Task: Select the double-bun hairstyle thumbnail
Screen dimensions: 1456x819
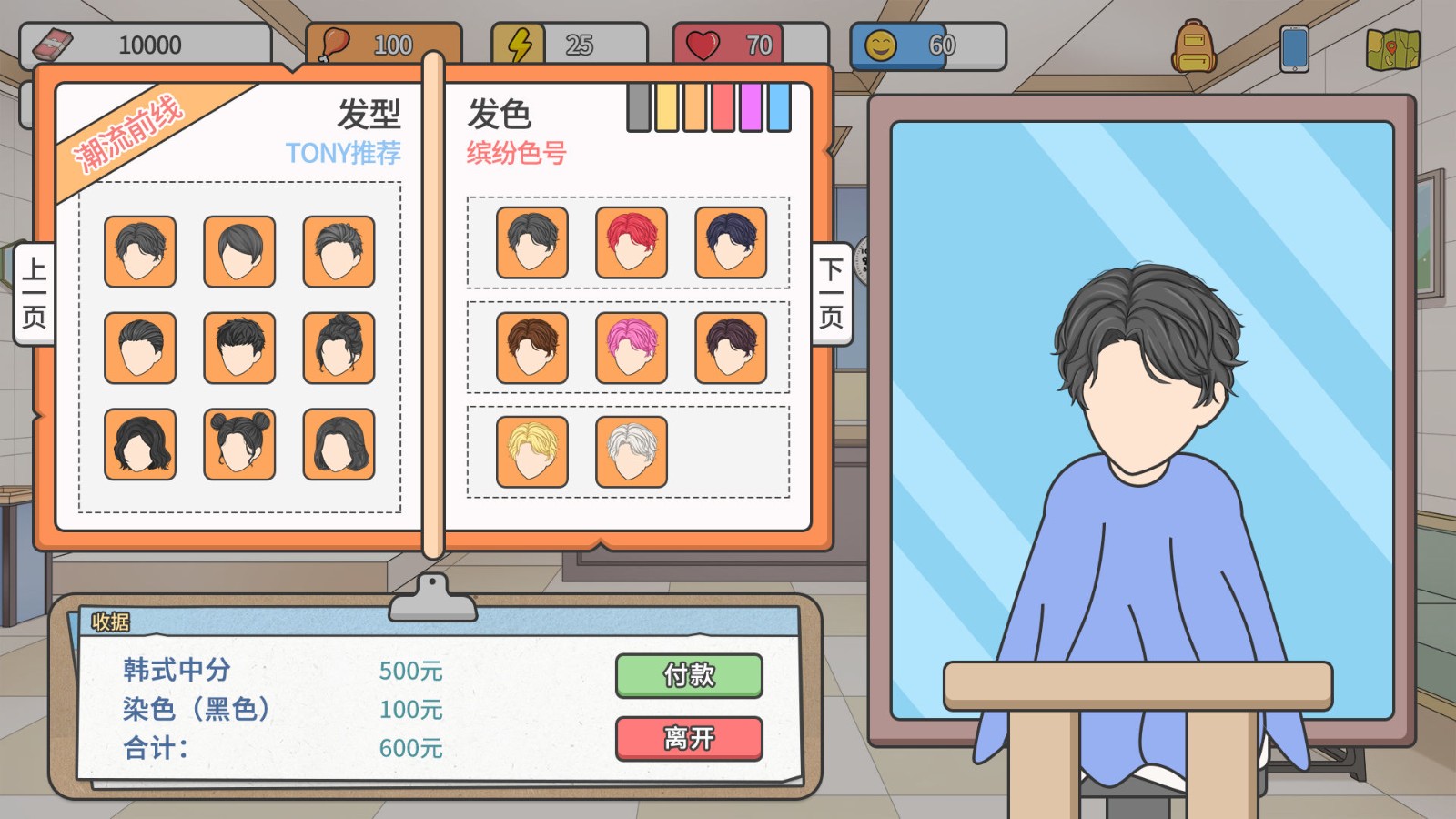Action: point(239,446)
